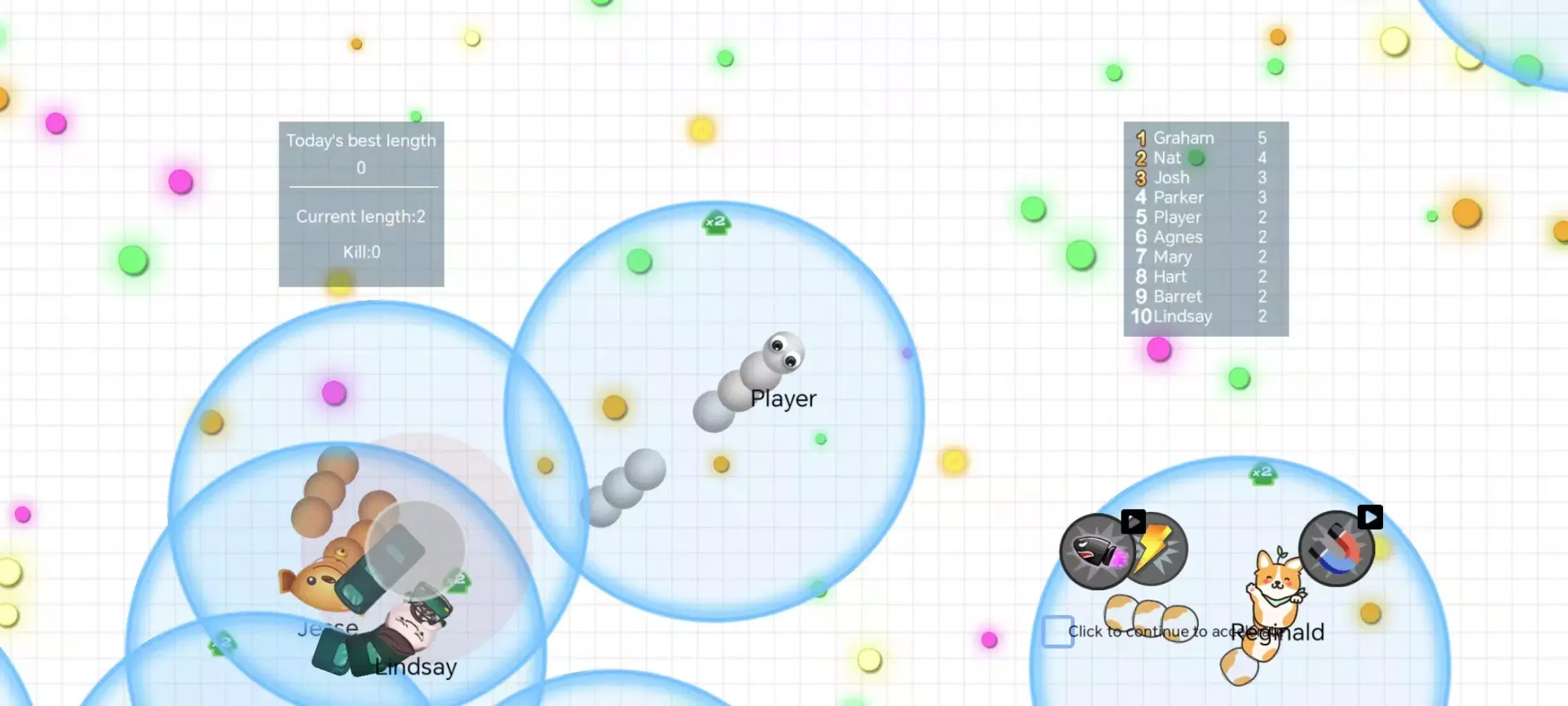The height and width of the screenshot is (706, 1568).
Task: Click Nat's rank 2 medal
Action: [x=1140, y=157]
